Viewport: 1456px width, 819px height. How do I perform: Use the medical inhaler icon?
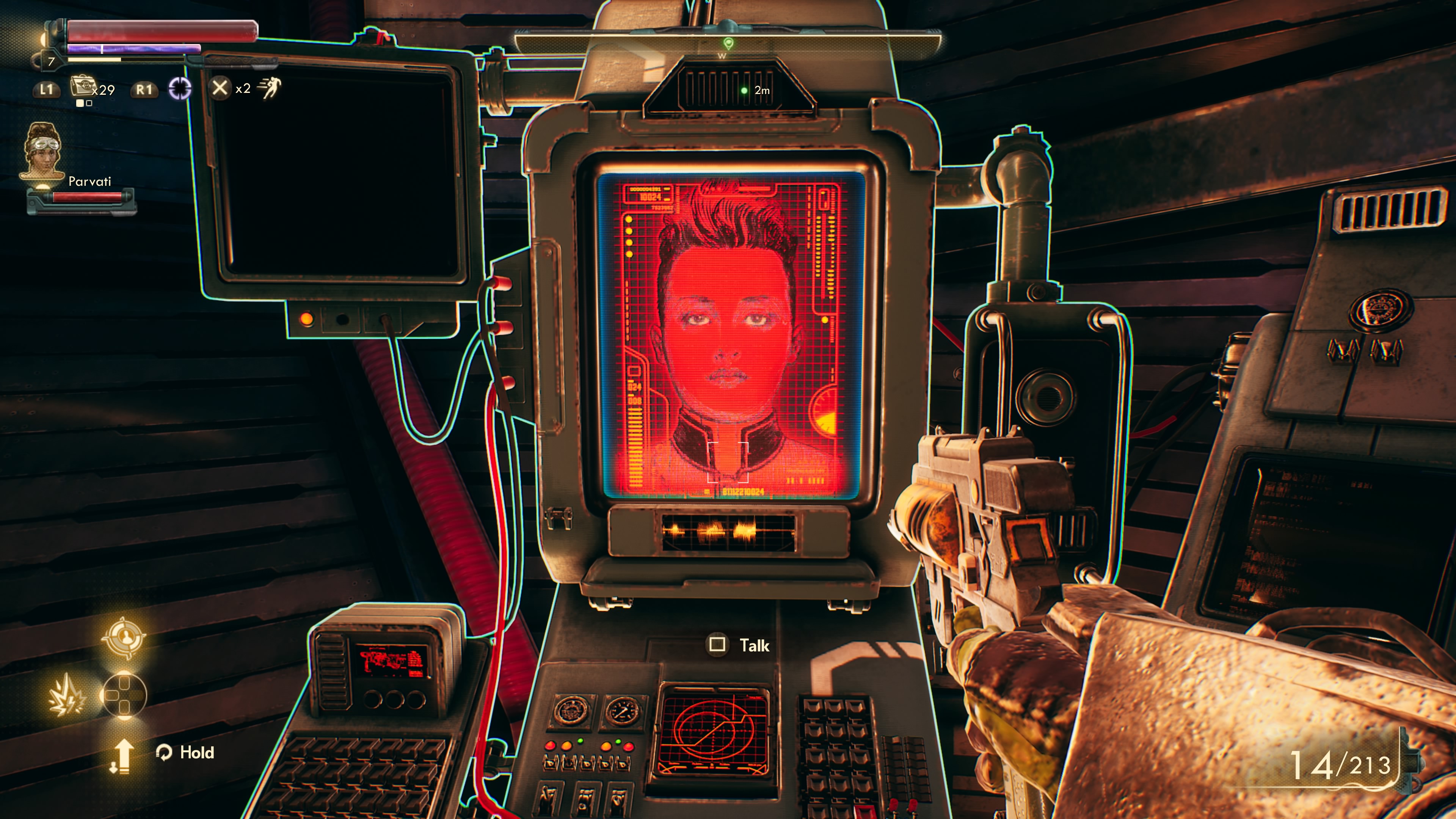coord(82,87)
